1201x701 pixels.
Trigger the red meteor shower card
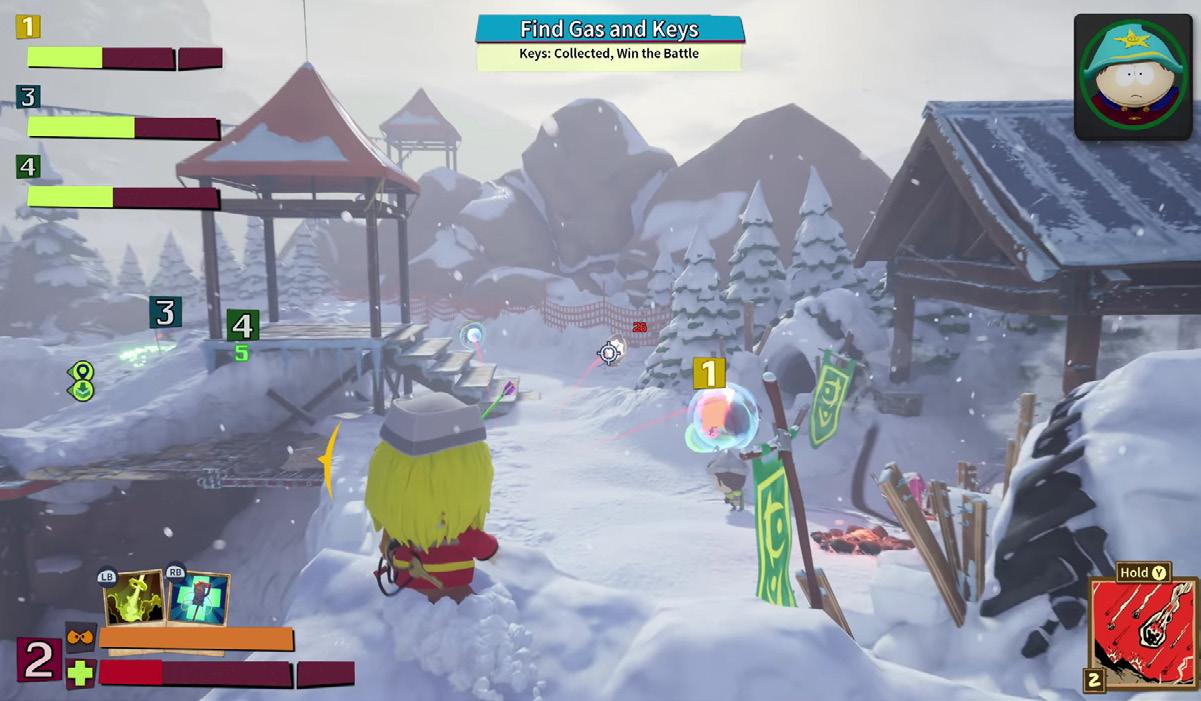tap(1142, 628)
